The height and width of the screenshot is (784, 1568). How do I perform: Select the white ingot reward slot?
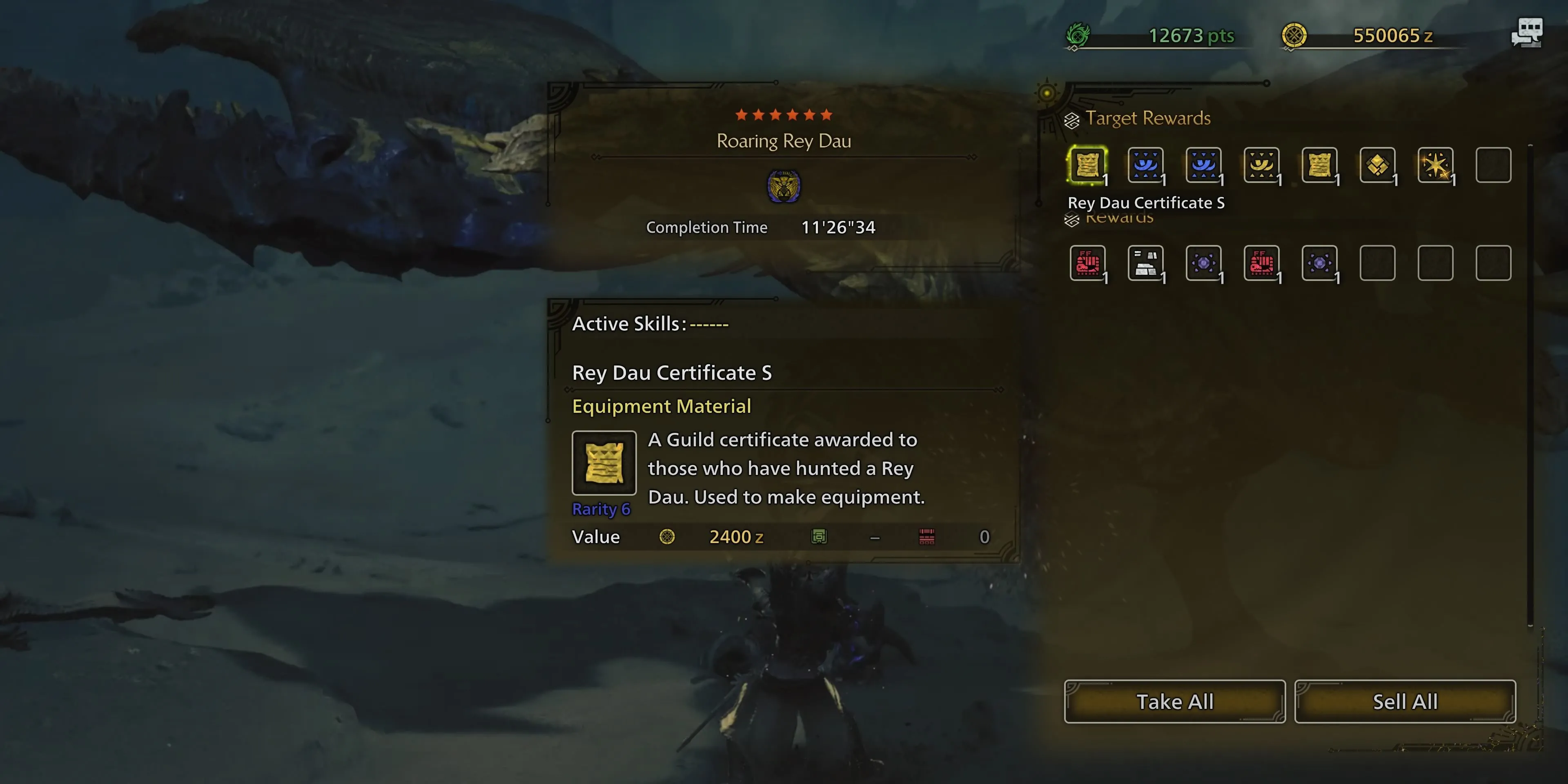click(1145, 263)
